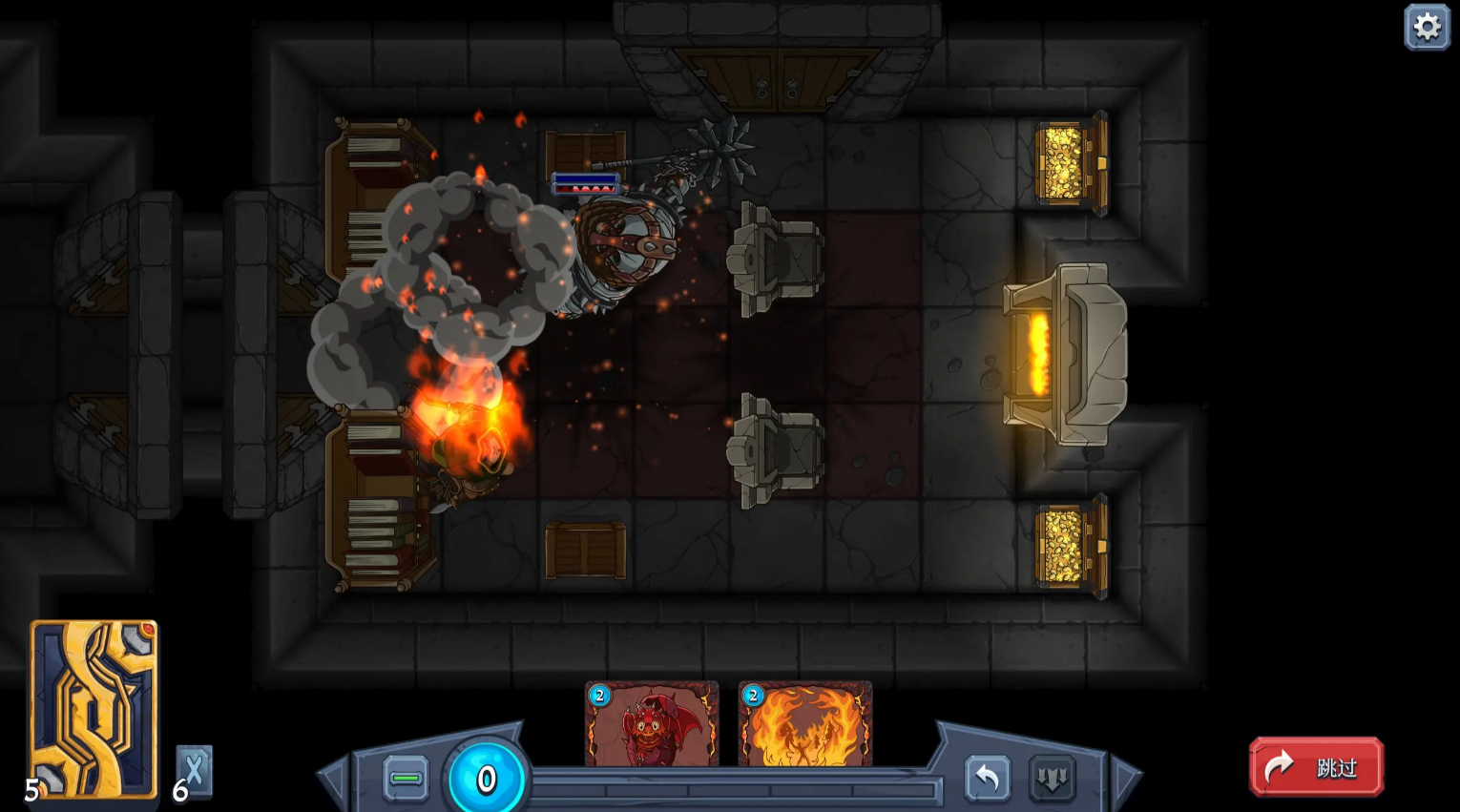Click the green minus bar button

pyautogui.click(x=406, y=779)
